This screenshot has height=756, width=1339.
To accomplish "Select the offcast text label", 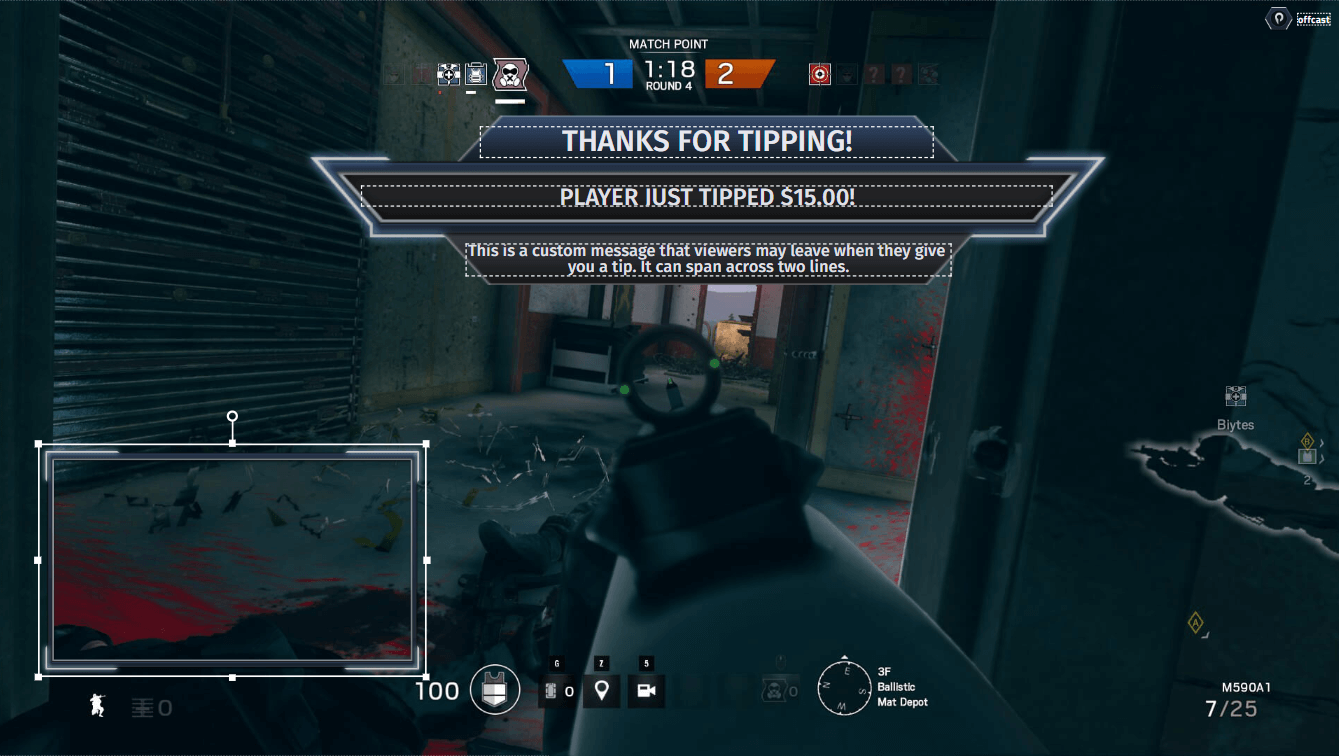I will 1313,19.
